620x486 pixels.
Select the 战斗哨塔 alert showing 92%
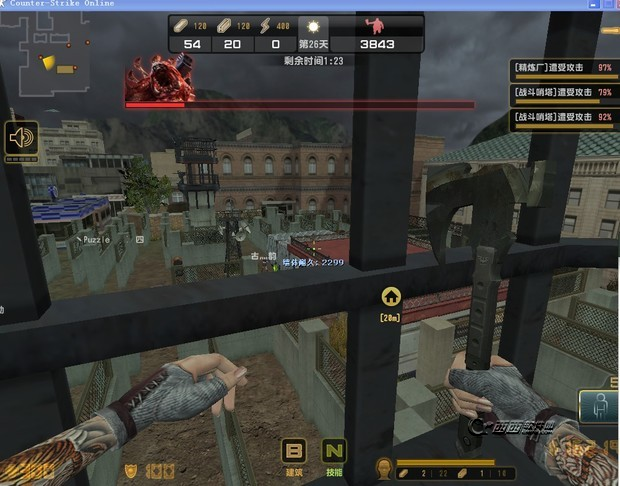click(563, 117)
